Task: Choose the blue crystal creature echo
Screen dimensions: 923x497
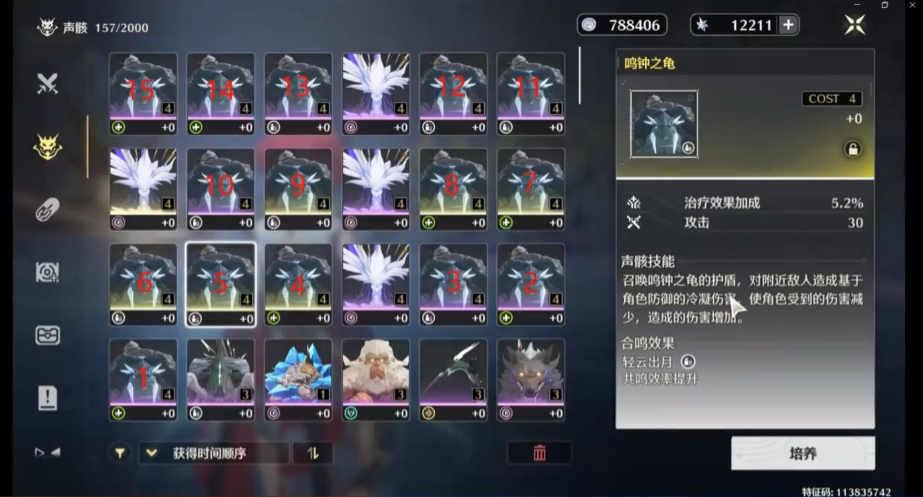Action: click(298, 379)
